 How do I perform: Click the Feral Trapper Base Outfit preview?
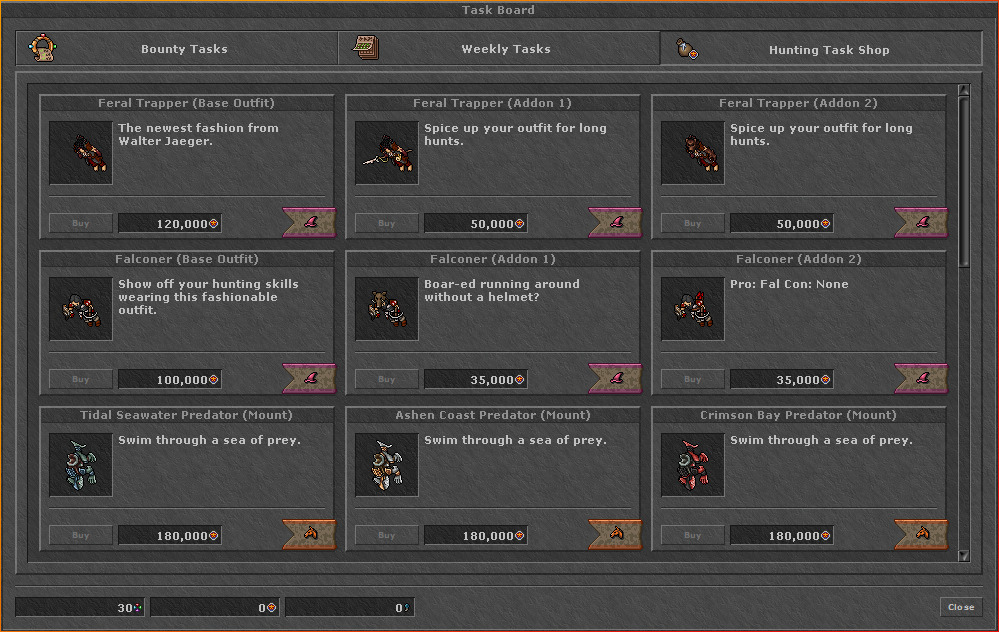coord(81,153)
